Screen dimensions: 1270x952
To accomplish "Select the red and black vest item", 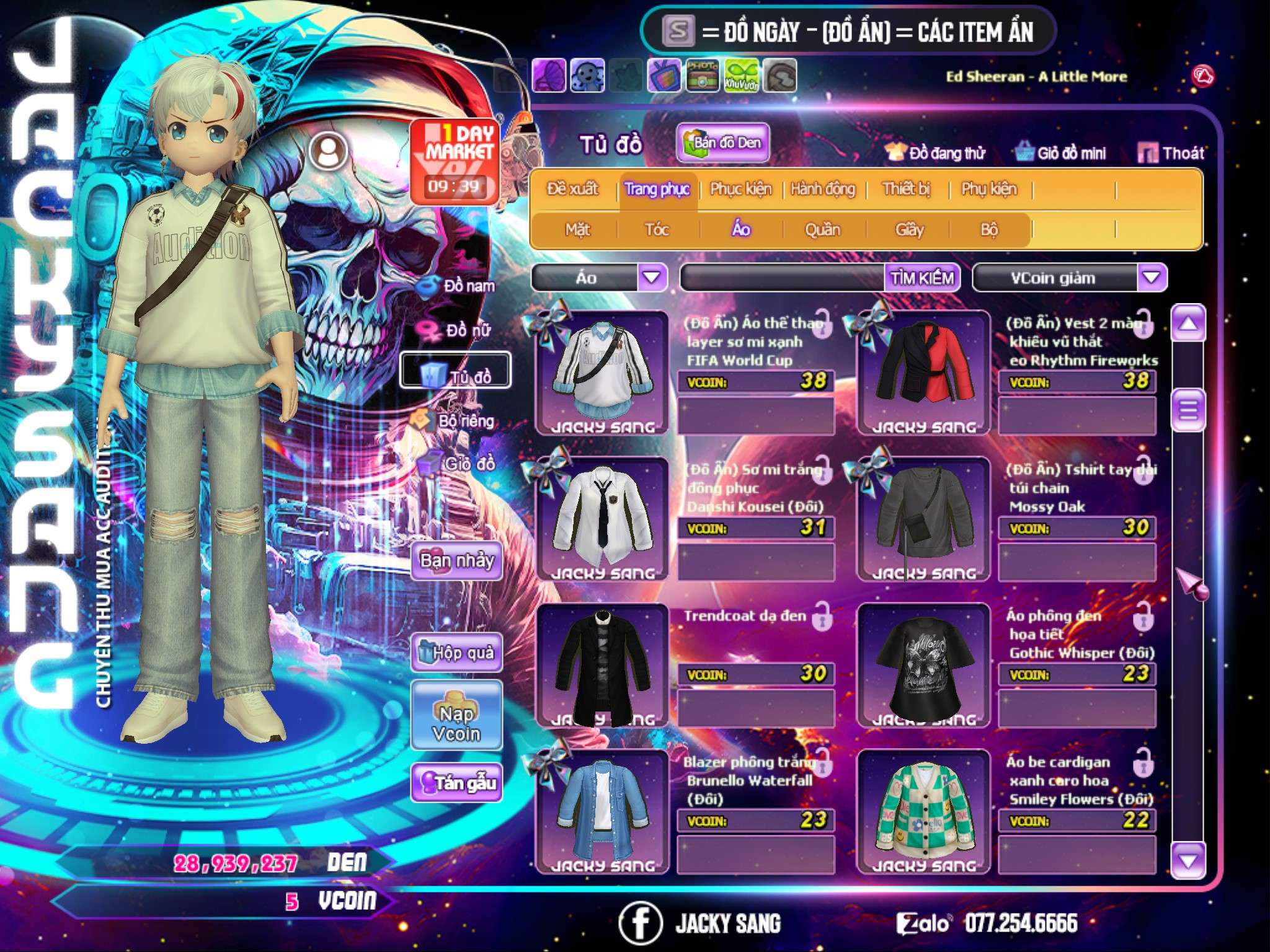I will (924, 373).
